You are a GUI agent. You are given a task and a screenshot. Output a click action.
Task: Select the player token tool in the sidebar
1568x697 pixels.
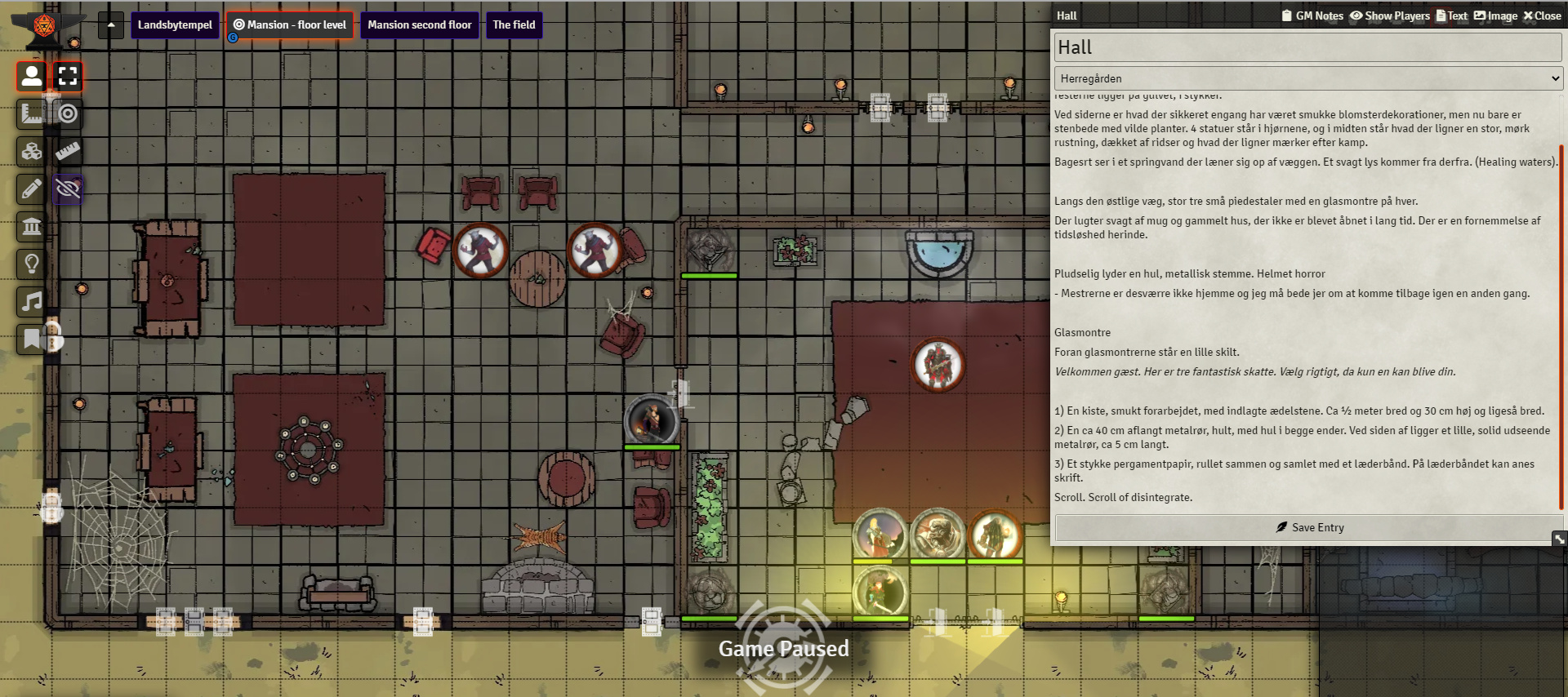click(x=32, y=76)
